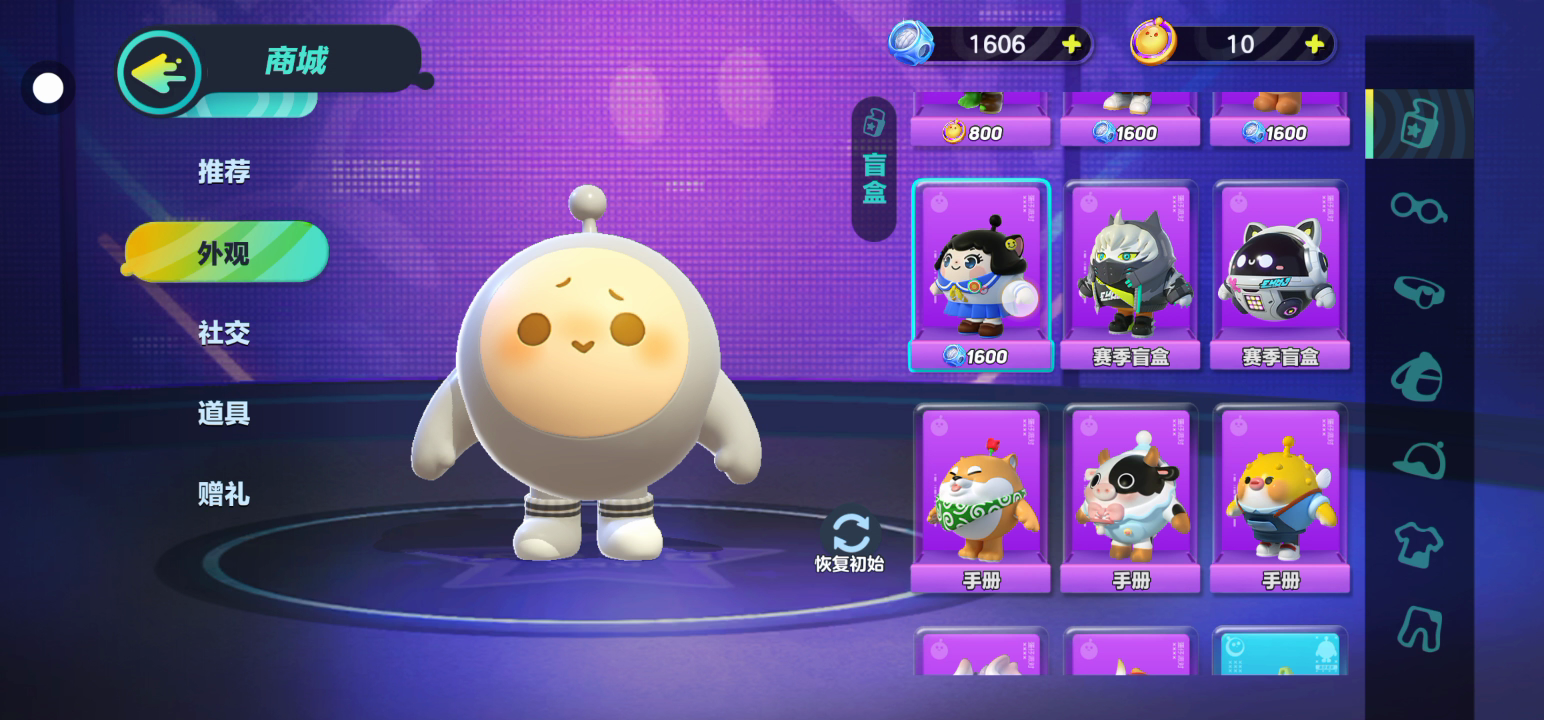View the pants clothing category

[1418, 628]
